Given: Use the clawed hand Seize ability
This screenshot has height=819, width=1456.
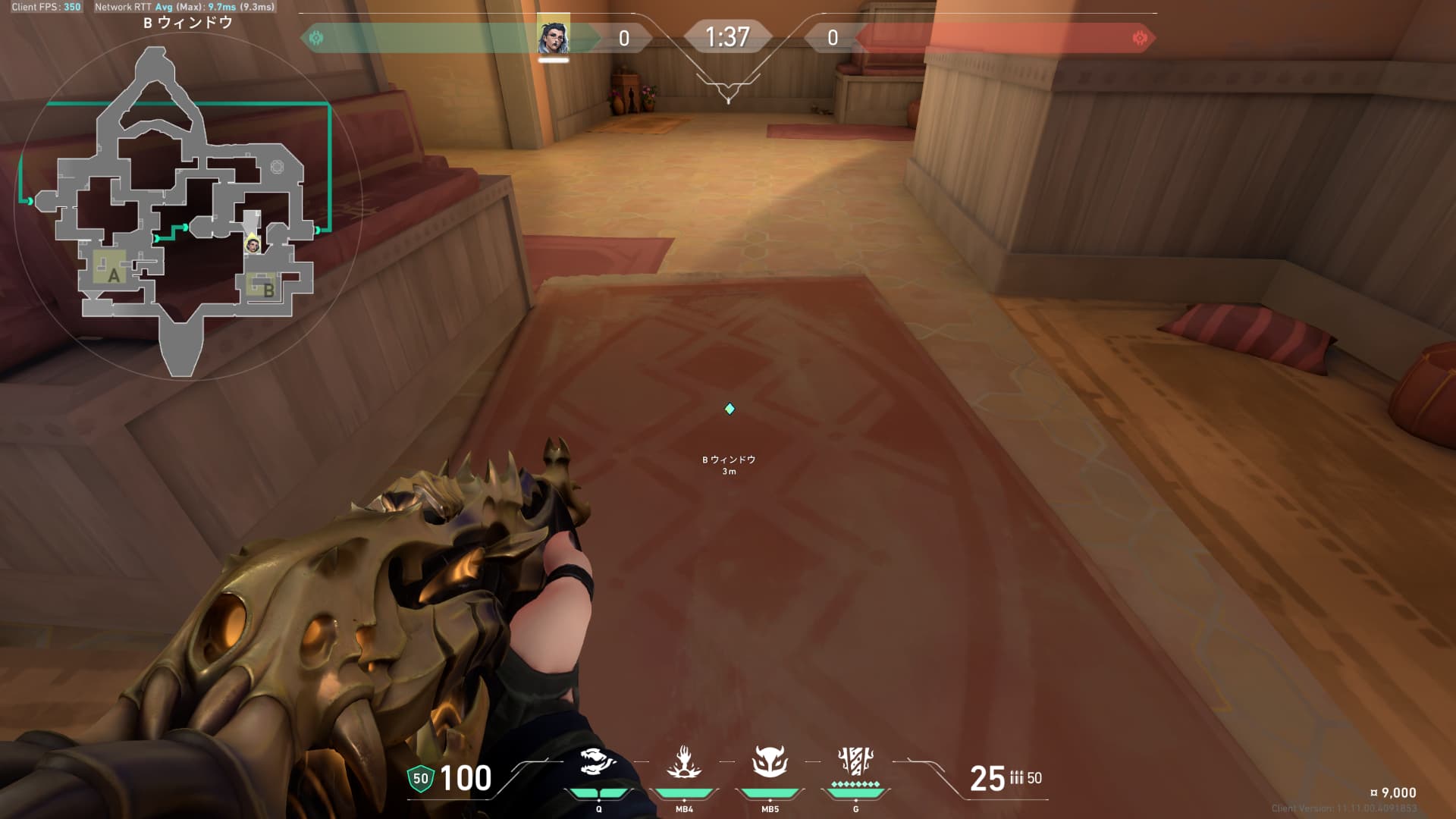Looking at the screenshot, I should point(684,762).
